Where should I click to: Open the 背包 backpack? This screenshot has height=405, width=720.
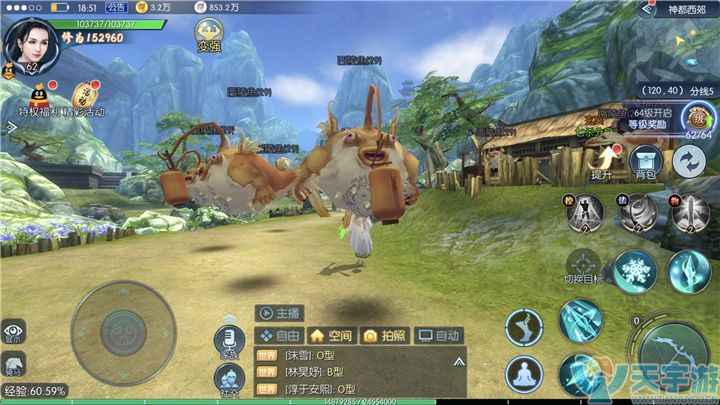[x=646, y=163]
